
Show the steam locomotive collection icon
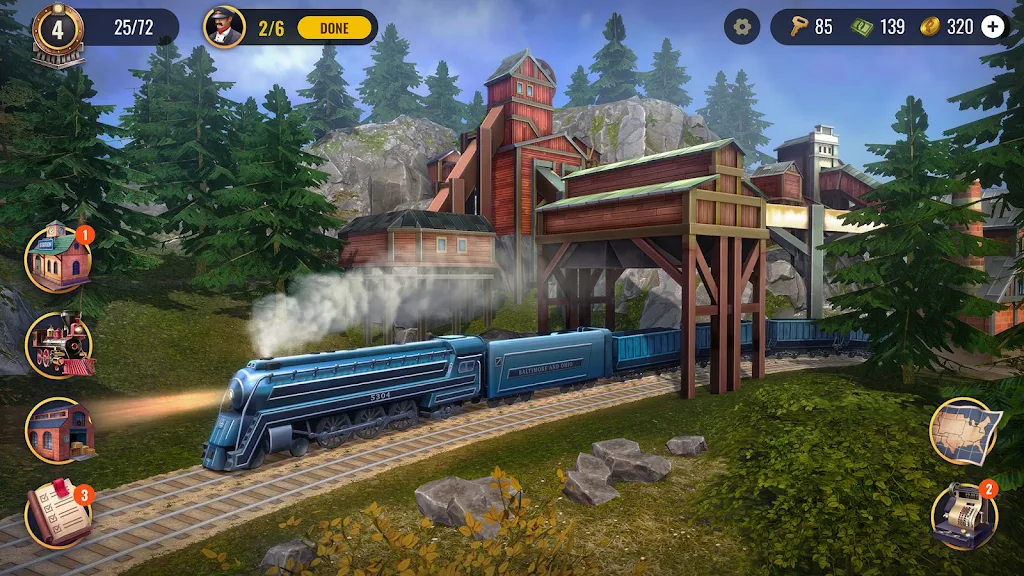(x=59, y=345)
